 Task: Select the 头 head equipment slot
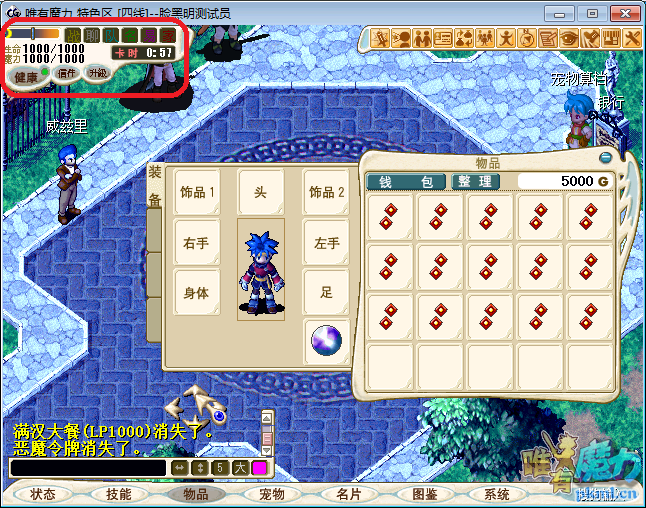[260, 192]
